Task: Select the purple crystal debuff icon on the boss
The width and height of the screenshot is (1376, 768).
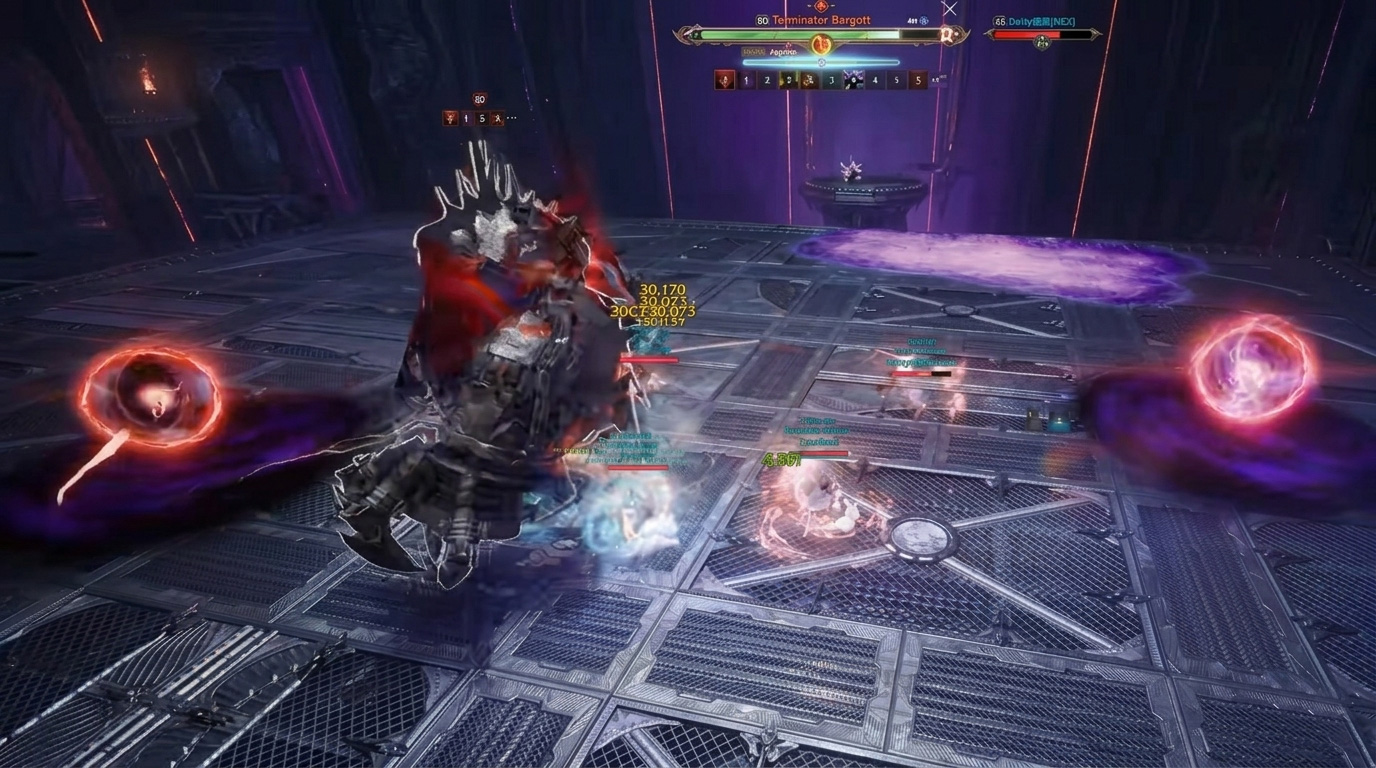Action: click(853, 80)
